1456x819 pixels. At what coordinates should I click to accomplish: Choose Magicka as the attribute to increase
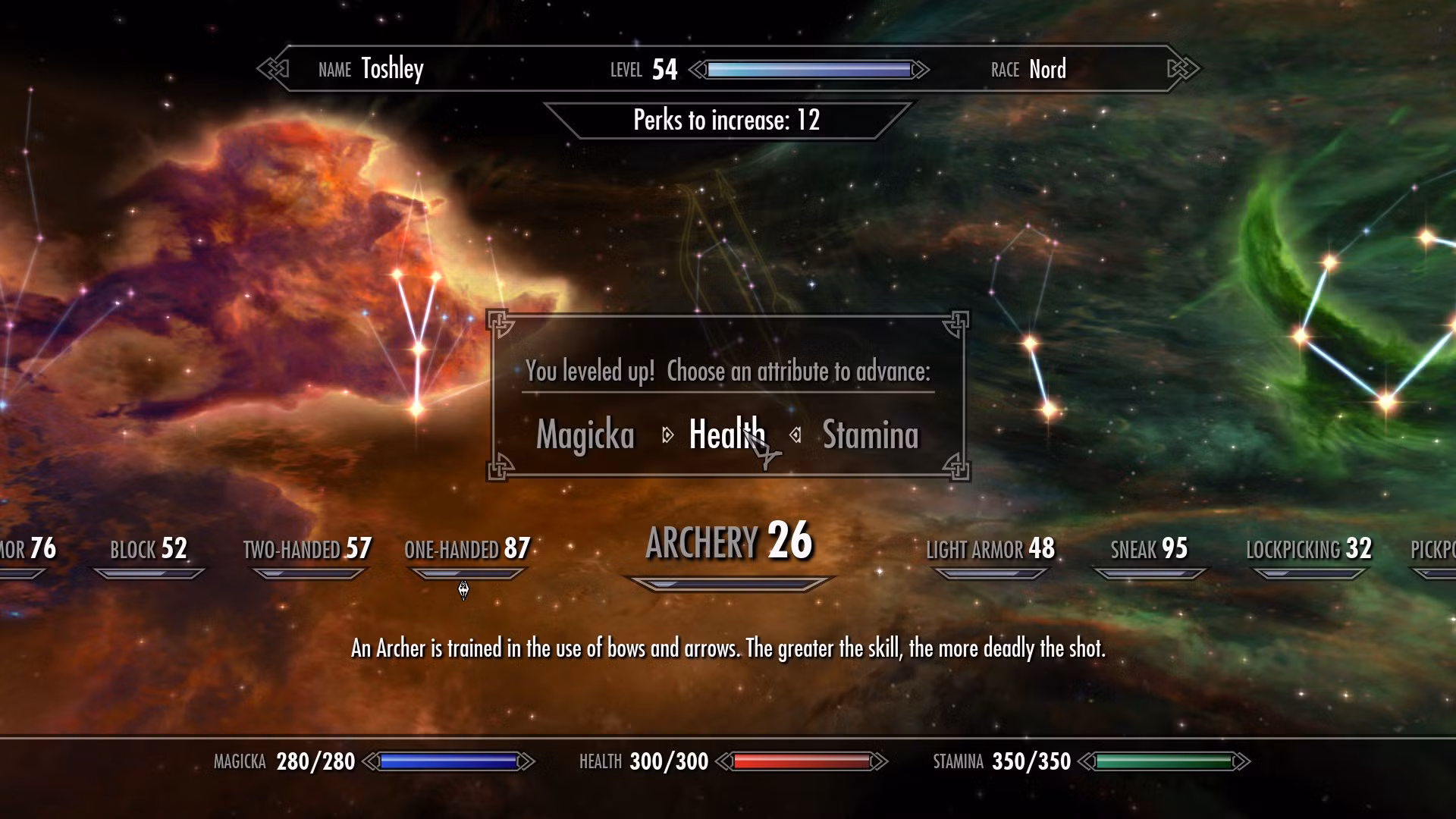585,435
